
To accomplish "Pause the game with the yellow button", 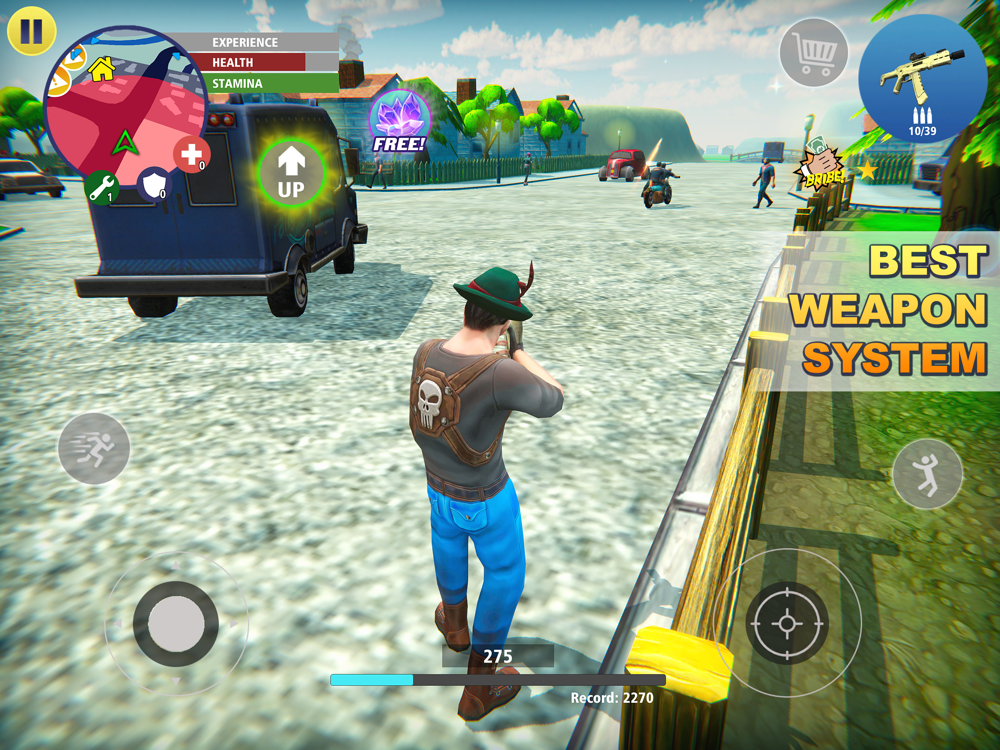I will 31,31.
